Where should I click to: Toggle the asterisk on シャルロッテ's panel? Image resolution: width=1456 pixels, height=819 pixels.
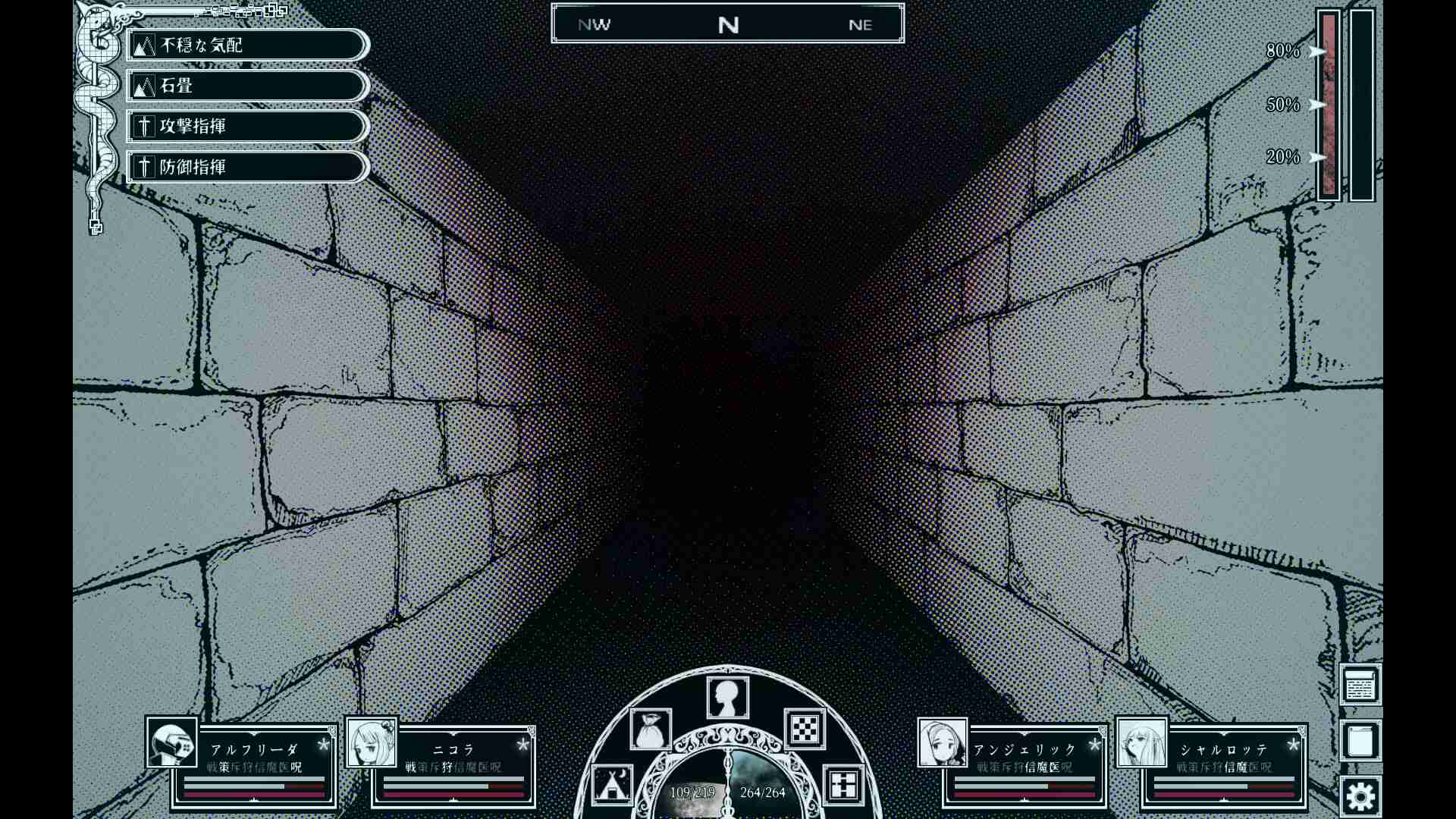1291,745
